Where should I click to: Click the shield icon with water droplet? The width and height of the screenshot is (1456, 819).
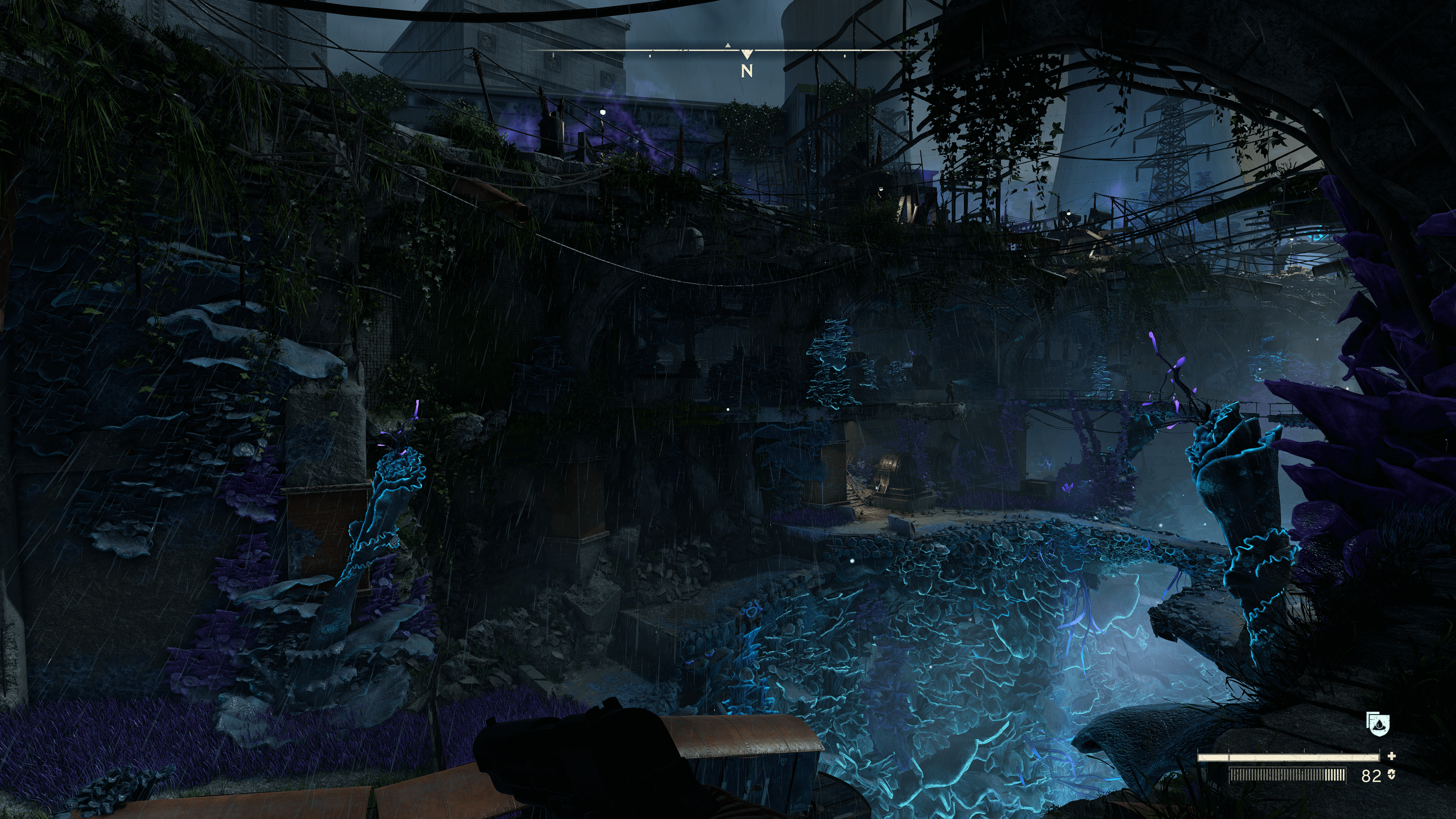coord(1378,723)
